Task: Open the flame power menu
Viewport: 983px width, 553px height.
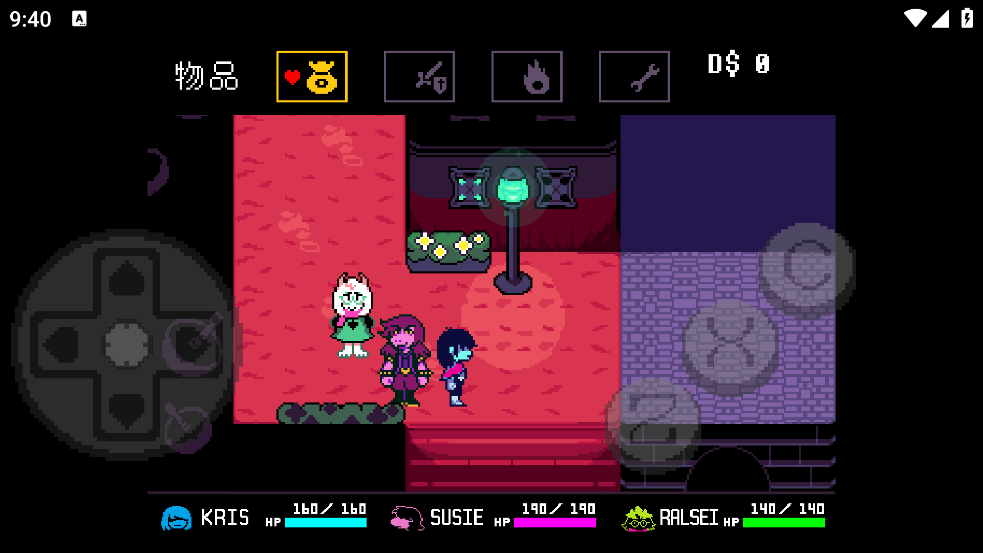Action: coord(527,77)
